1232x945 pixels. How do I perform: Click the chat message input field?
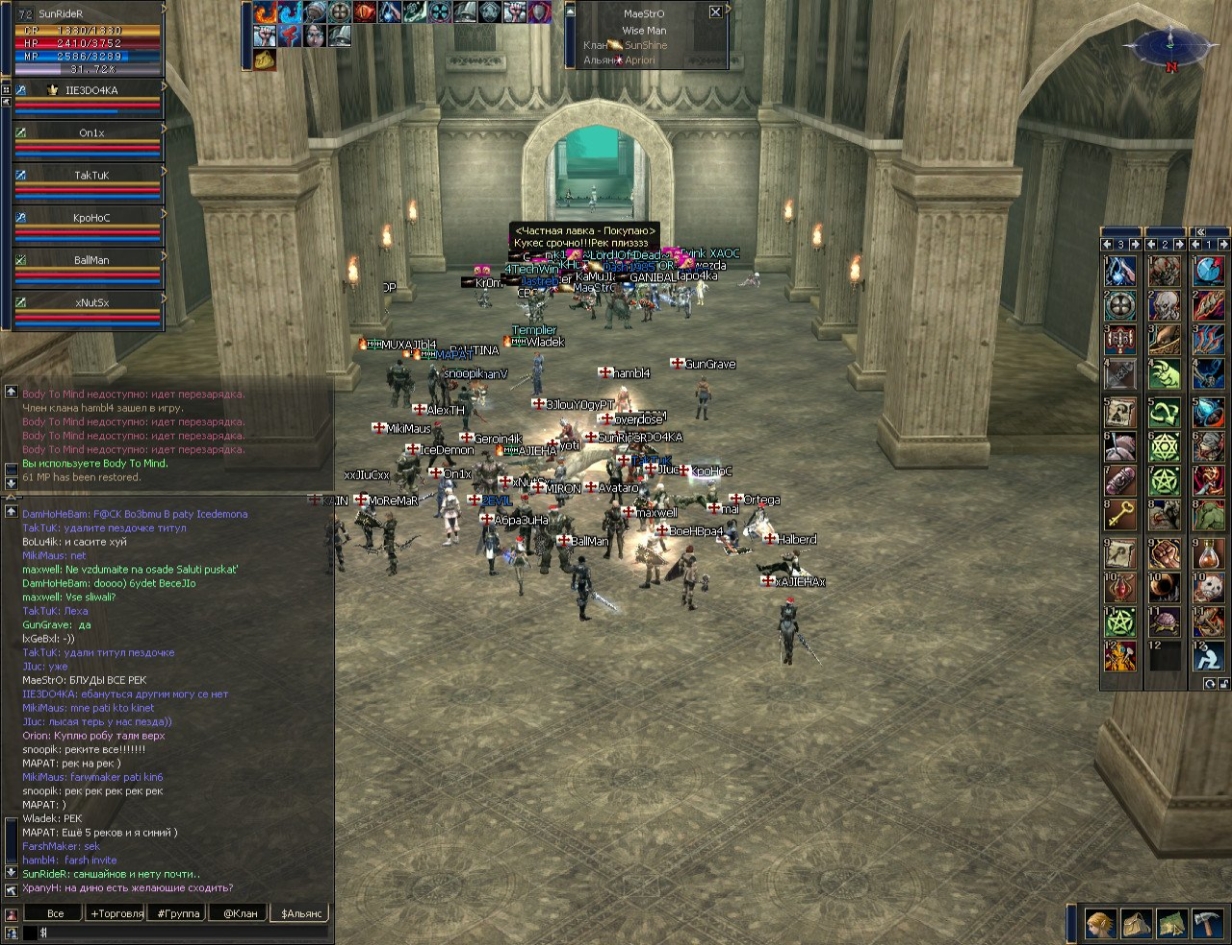[x=180, y=932]
